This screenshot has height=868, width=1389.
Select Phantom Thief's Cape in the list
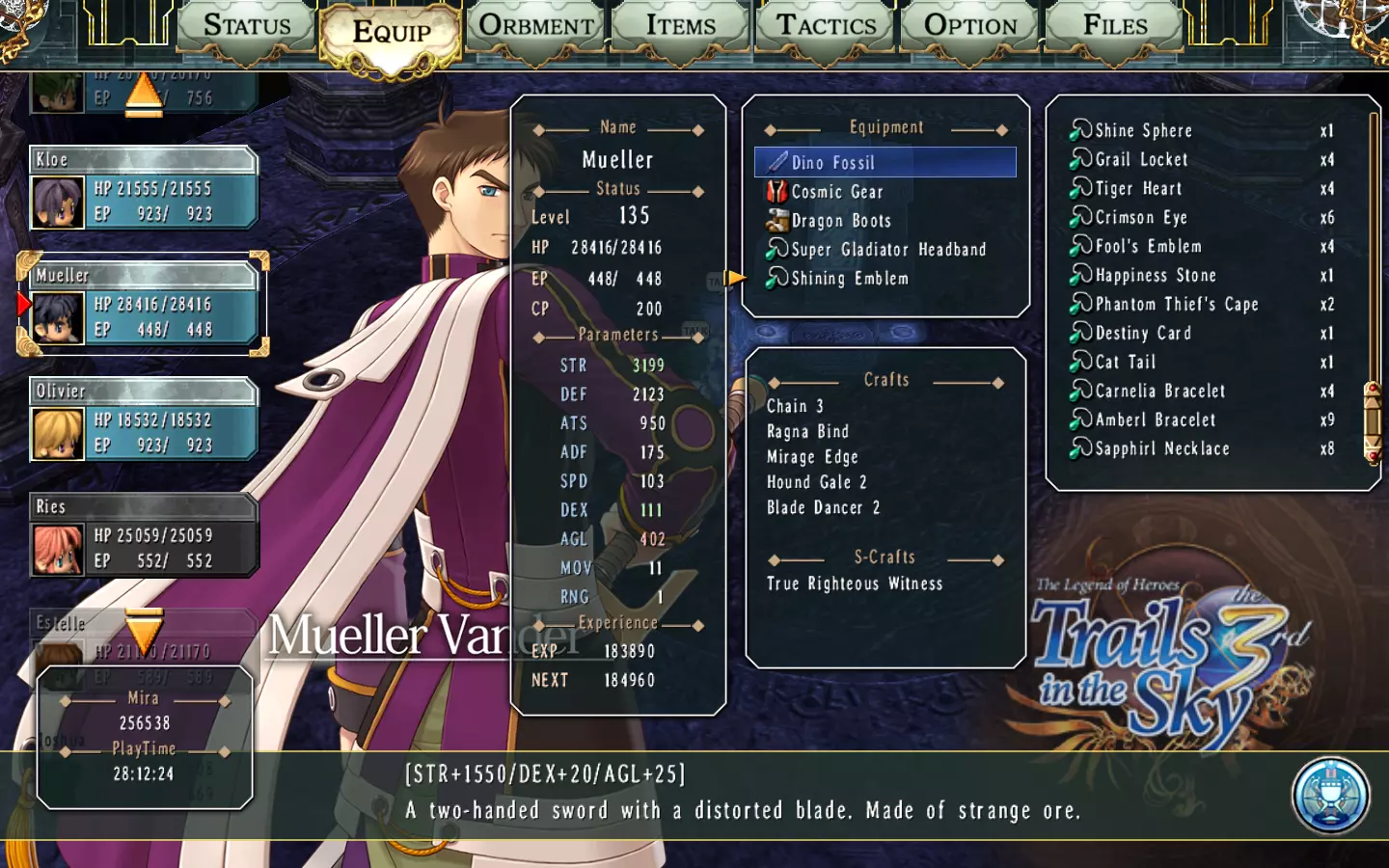(x=1177, y=304)
